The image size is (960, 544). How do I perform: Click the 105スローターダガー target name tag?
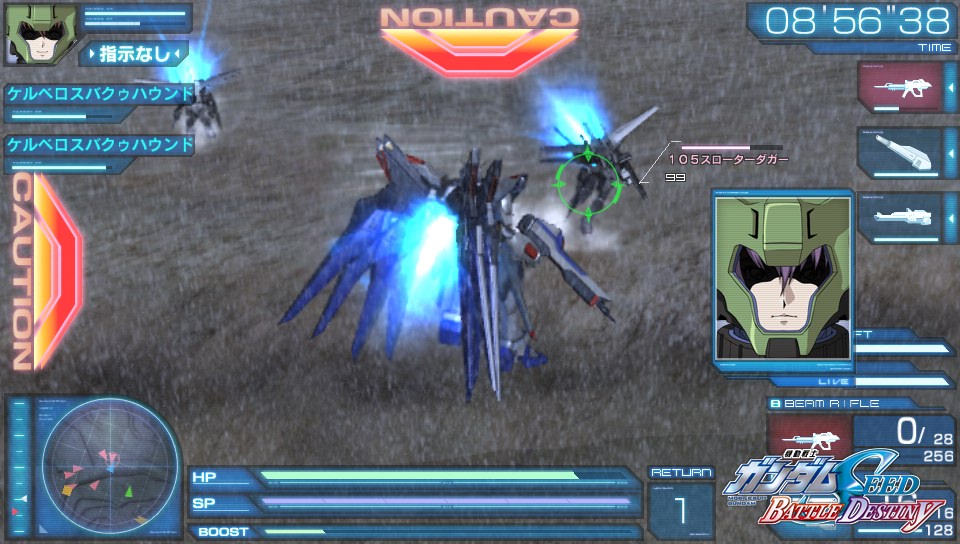pyautogui.click(x=728, y=159)
